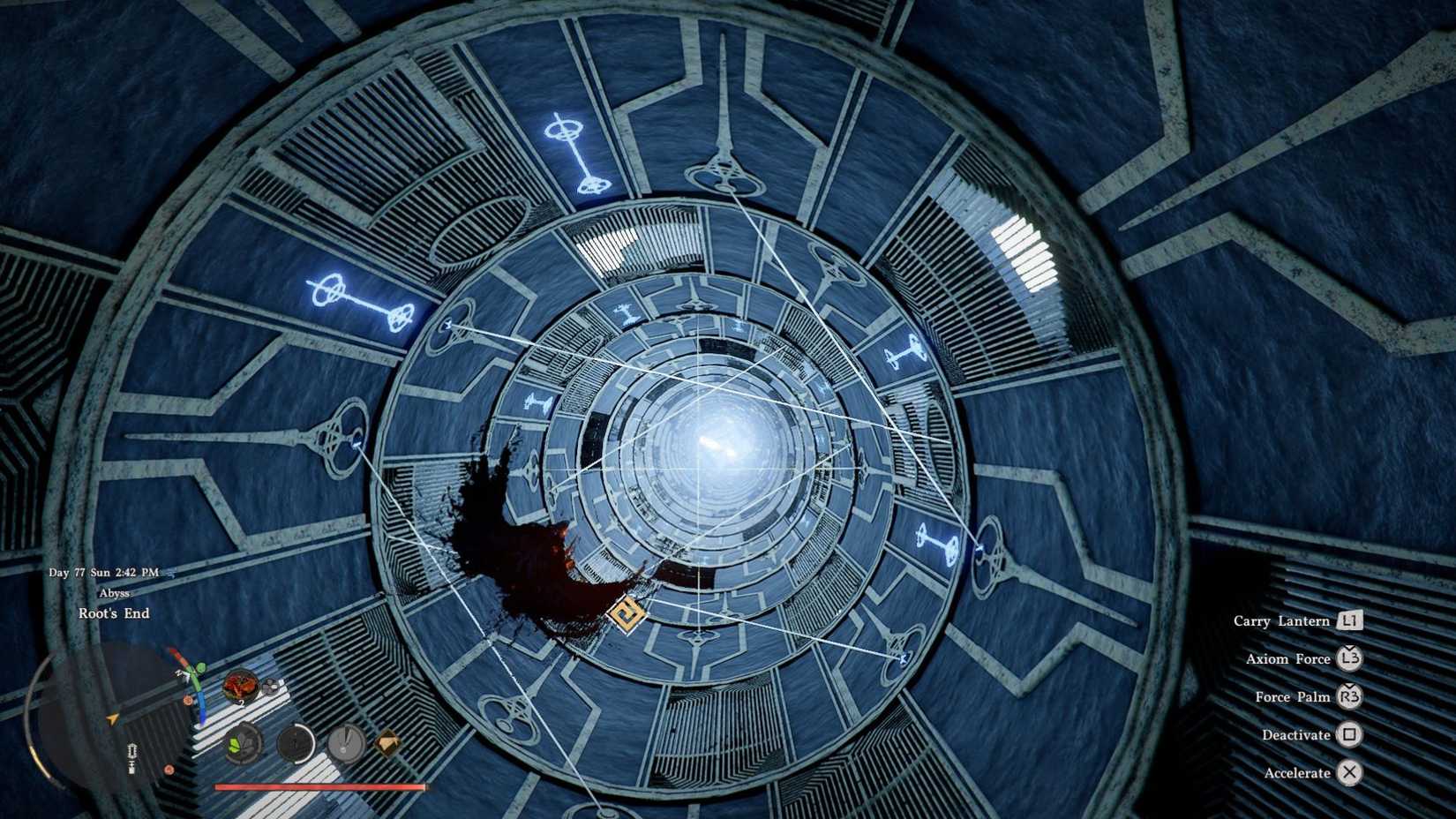Screen dimensions: 1456x819
Task: Click the Axiom Force action label
Action: point(1289,658)
